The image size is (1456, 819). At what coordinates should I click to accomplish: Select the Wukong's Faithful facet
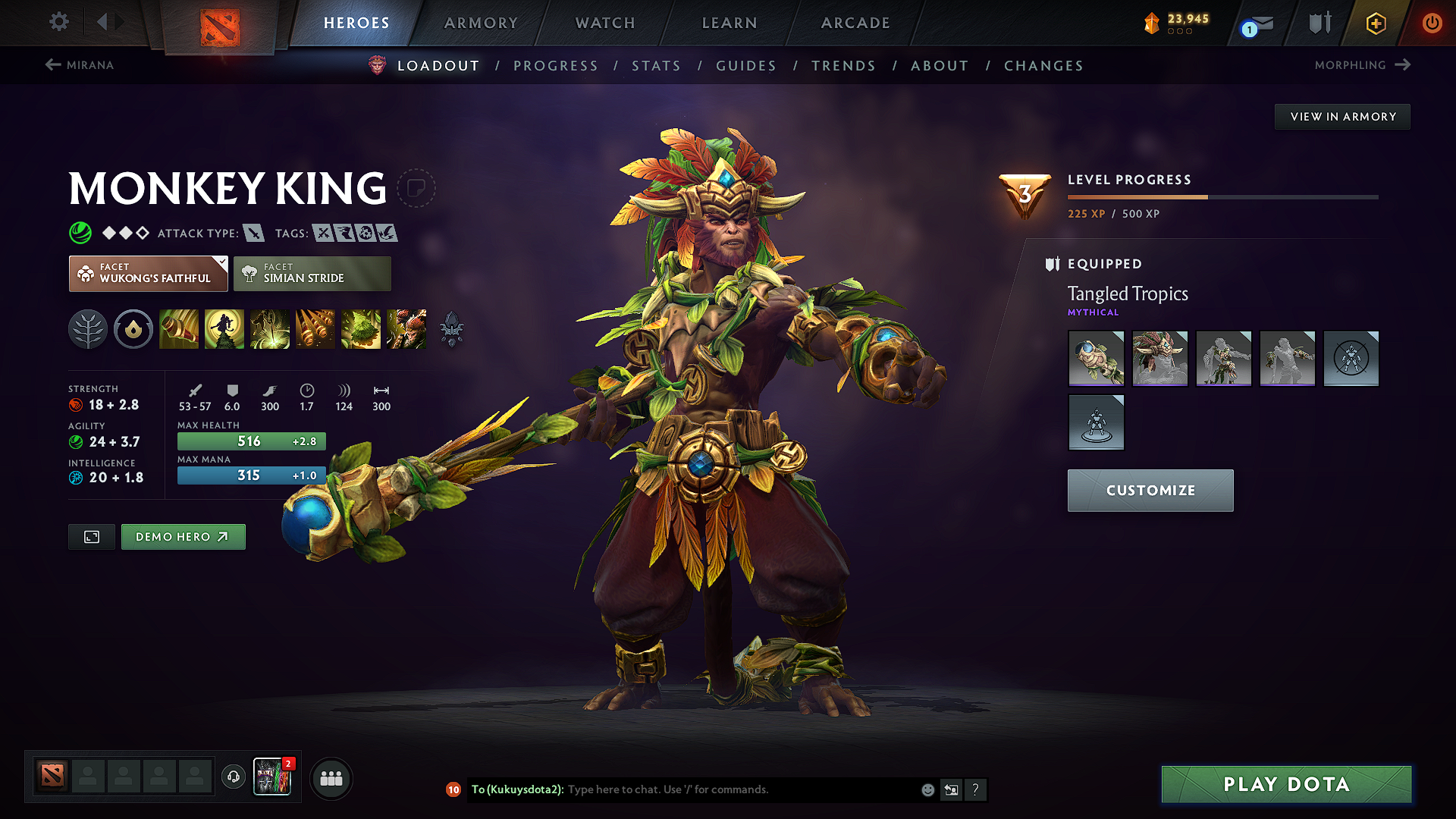tap(148, 273)
